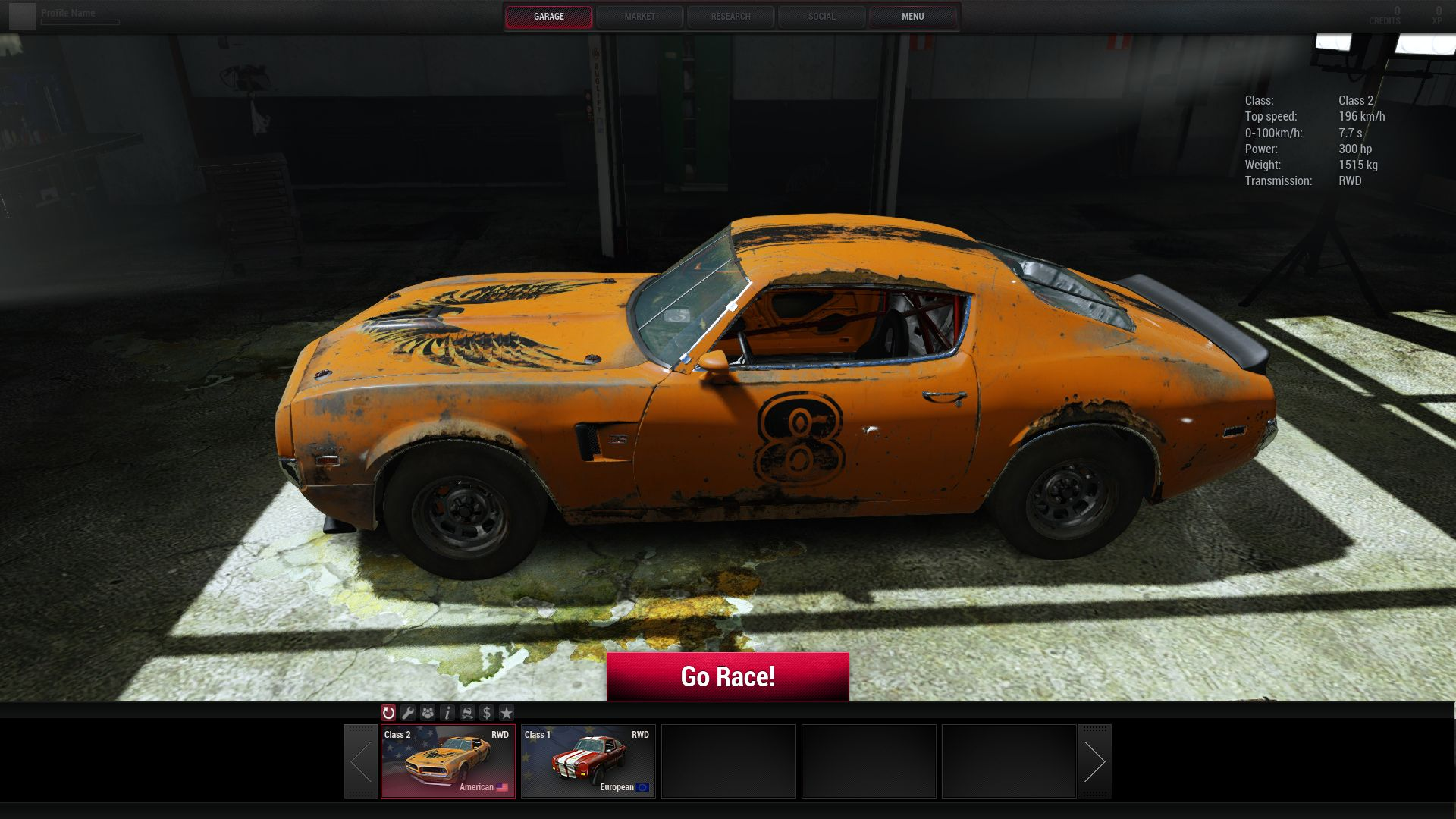Start racing with Go Race!
Viewport: 1456px width, 819px height.
[x=727, y=676]
